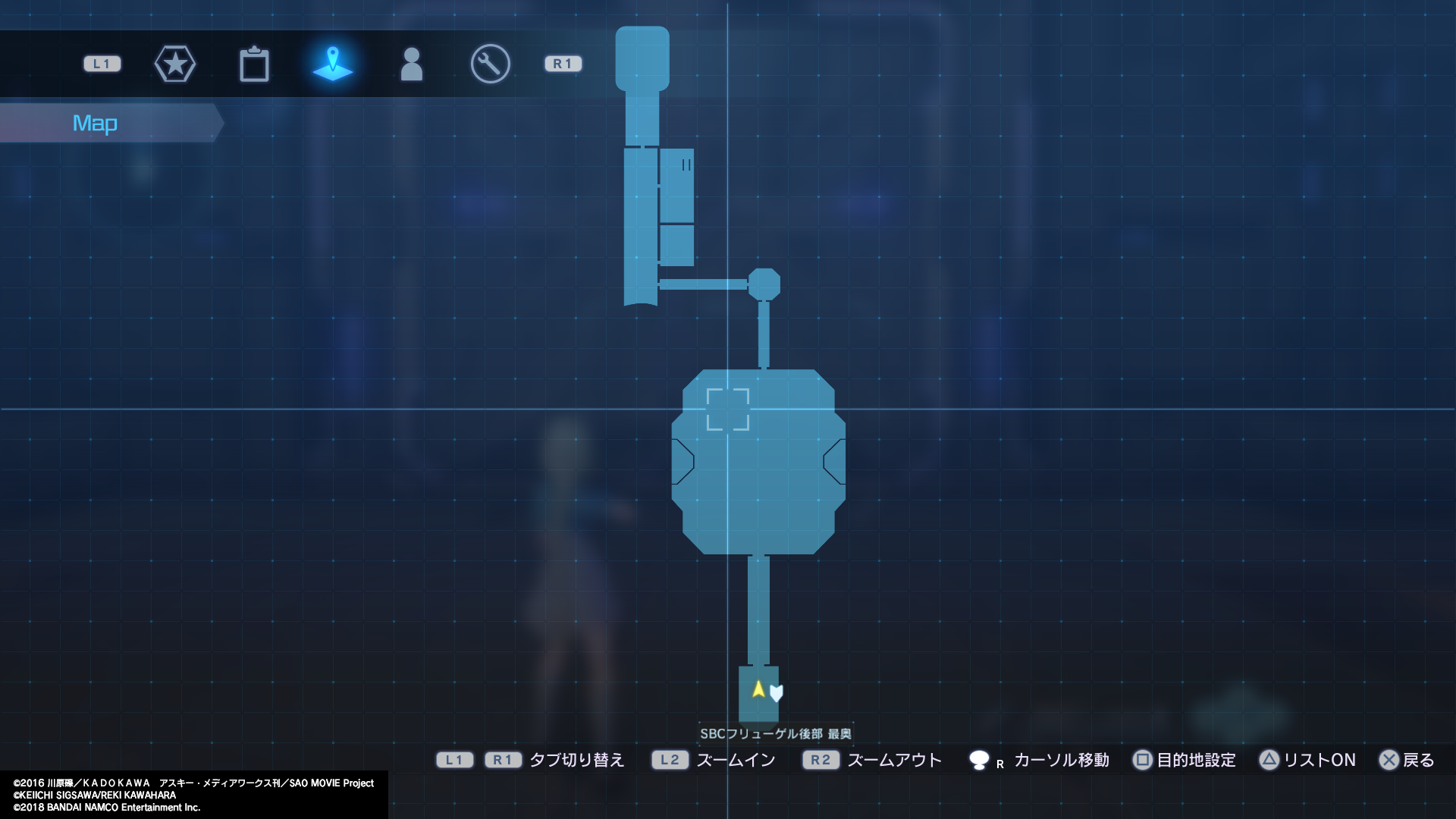This screenshot has width=1456, height=819.
Task: Click the clipboard (quests) icon
Action: click(254, 64)
